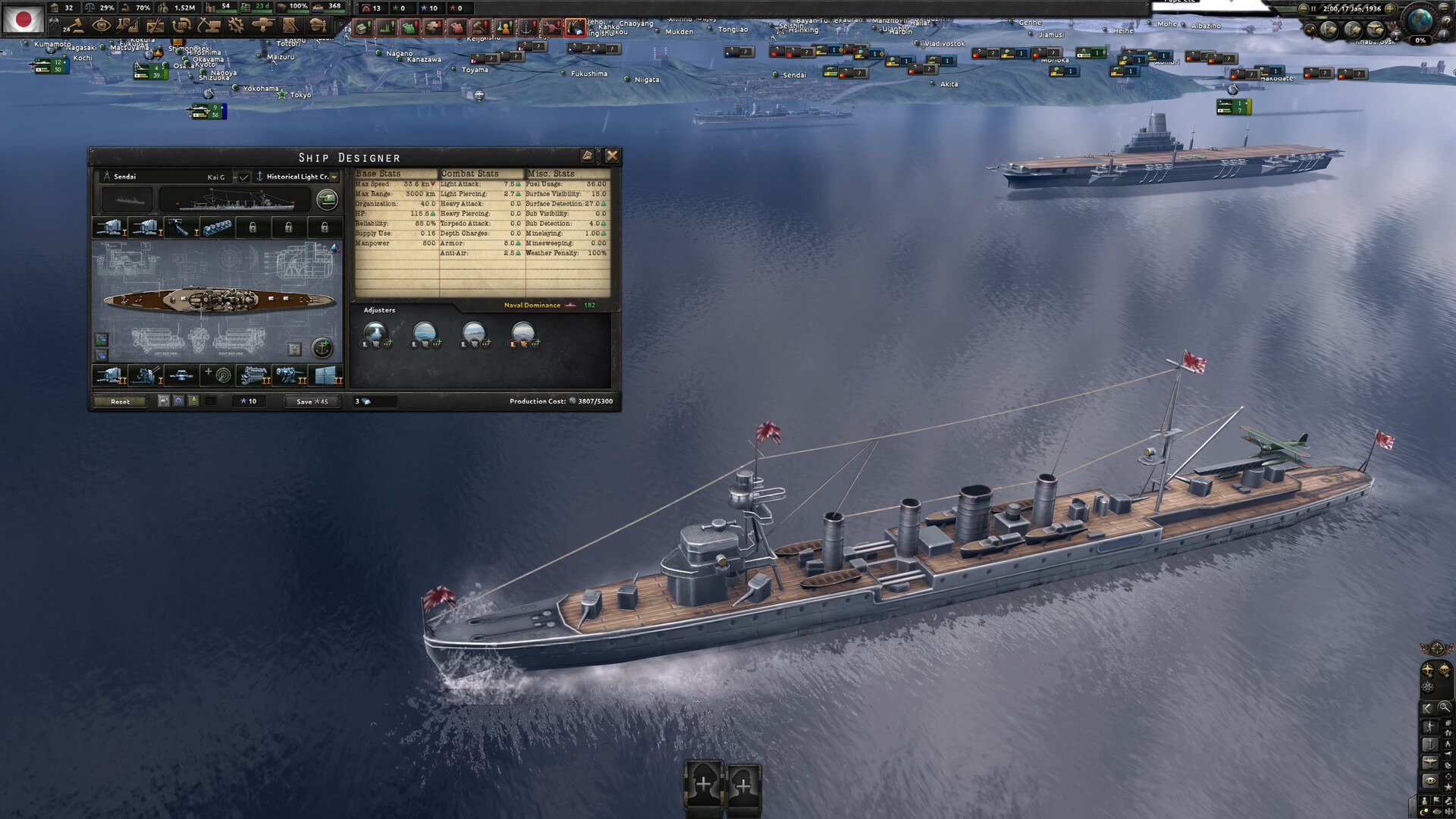Image resolution: width=1456 pixels, height=819 pixels.
Task: Open the Japanese flag country overview
Action: click(23, 19)
